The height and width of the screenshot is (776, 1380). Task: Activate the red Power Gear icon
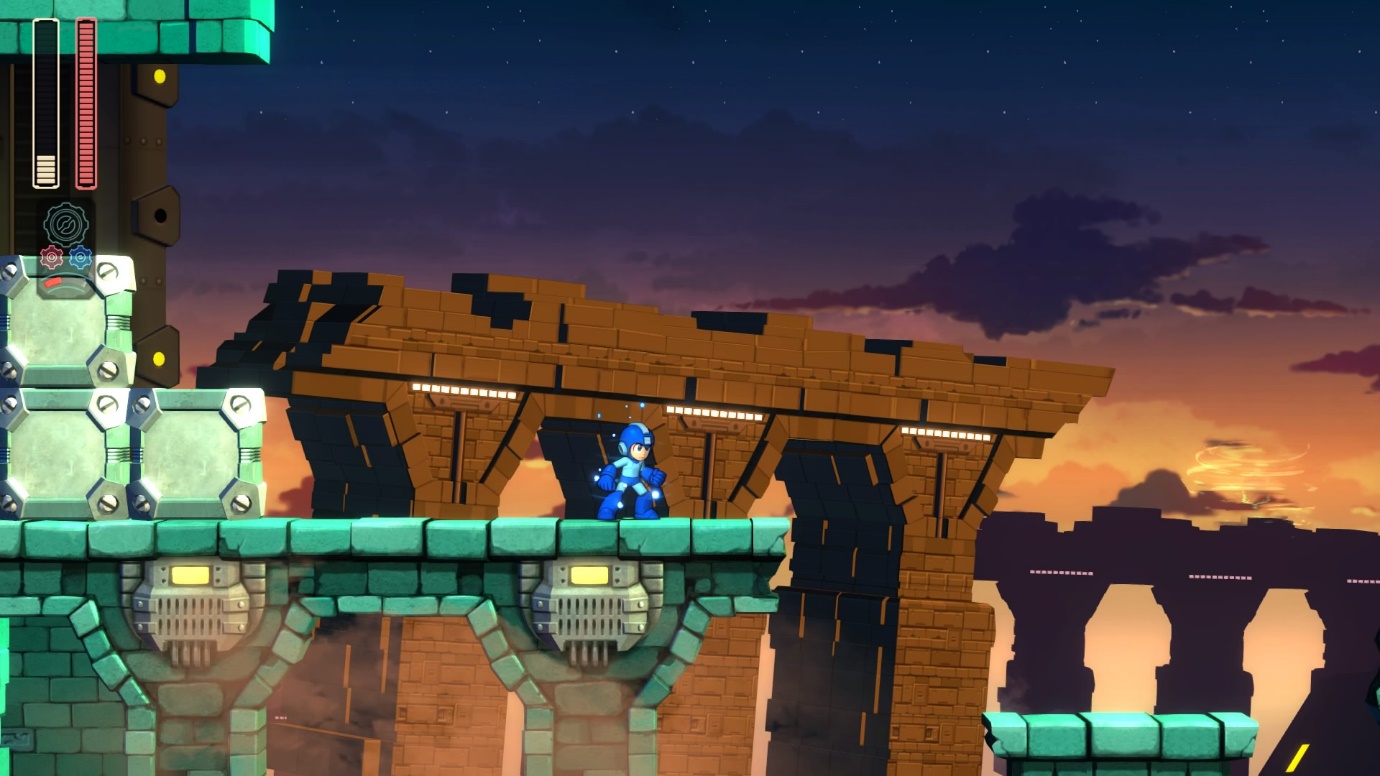[x=51, y=258]
